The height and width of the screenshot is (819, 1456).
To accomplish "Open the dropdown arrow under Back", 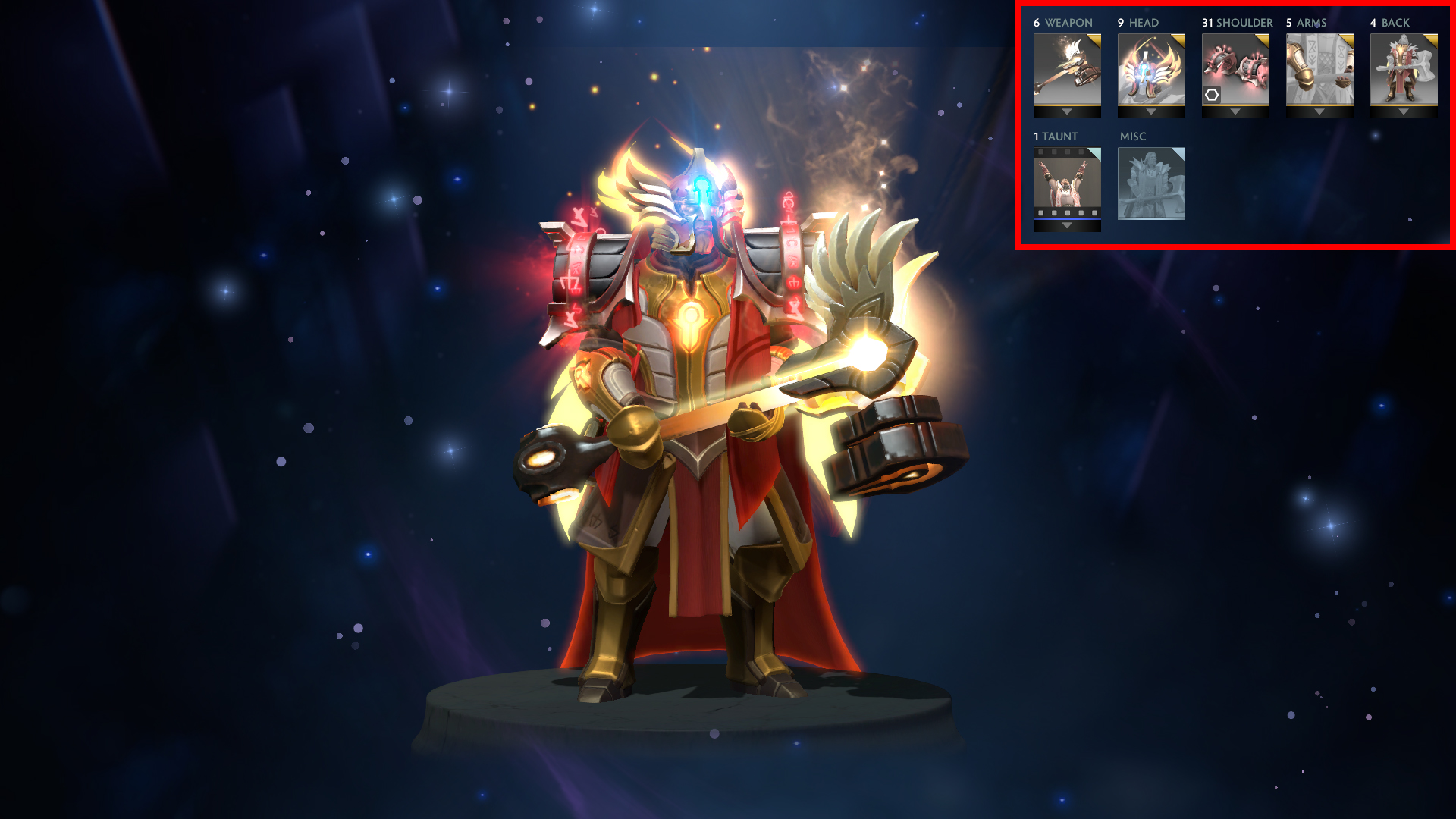I will 1404,112.
